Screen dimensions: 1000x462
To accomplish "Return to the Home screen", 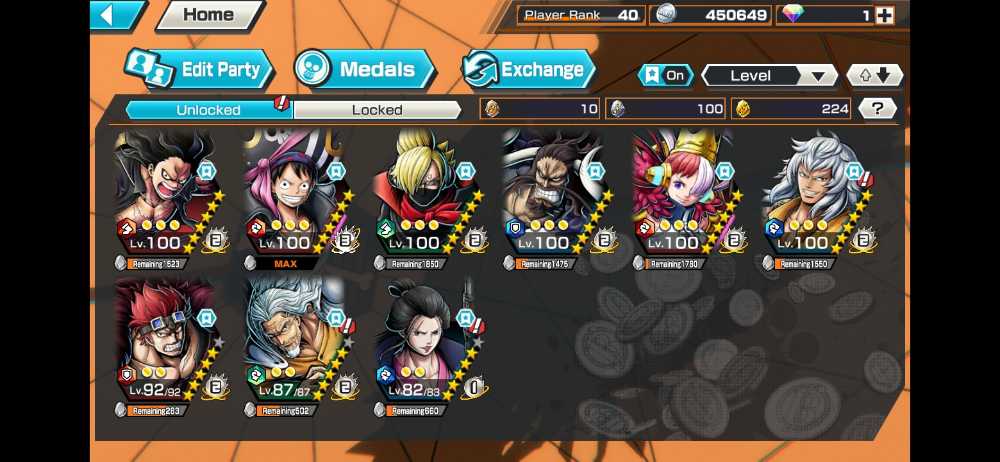I will pos(208,16).
